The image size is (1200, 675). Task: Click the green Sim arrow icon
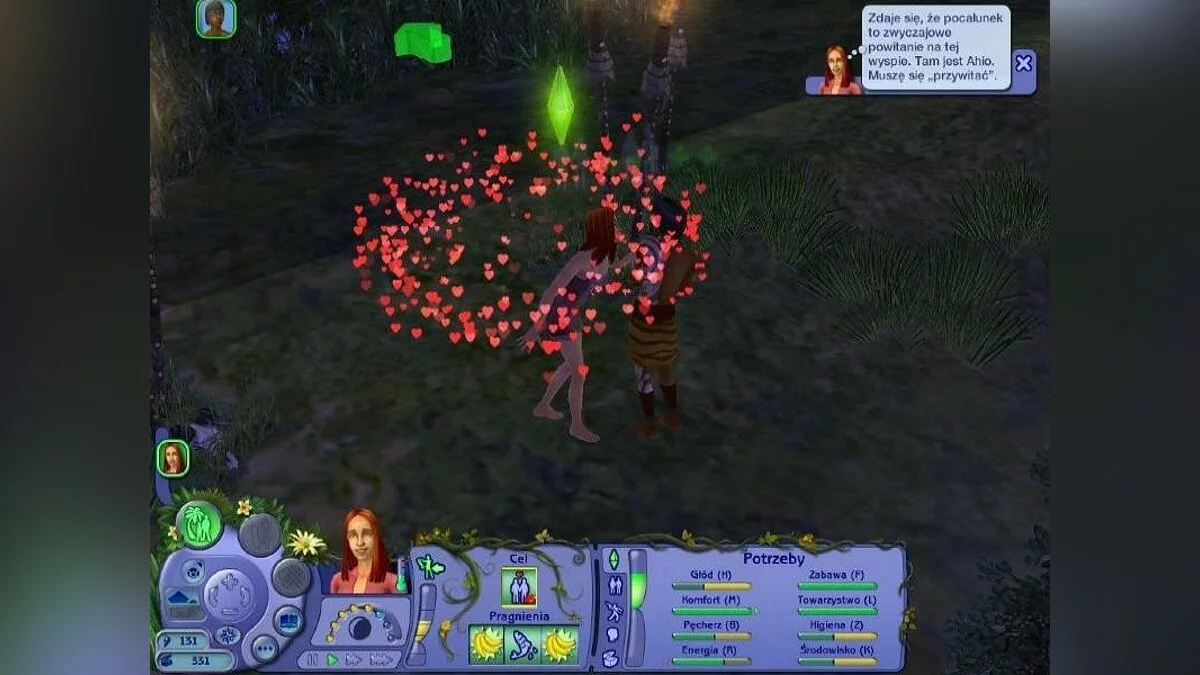click(429, 566)
